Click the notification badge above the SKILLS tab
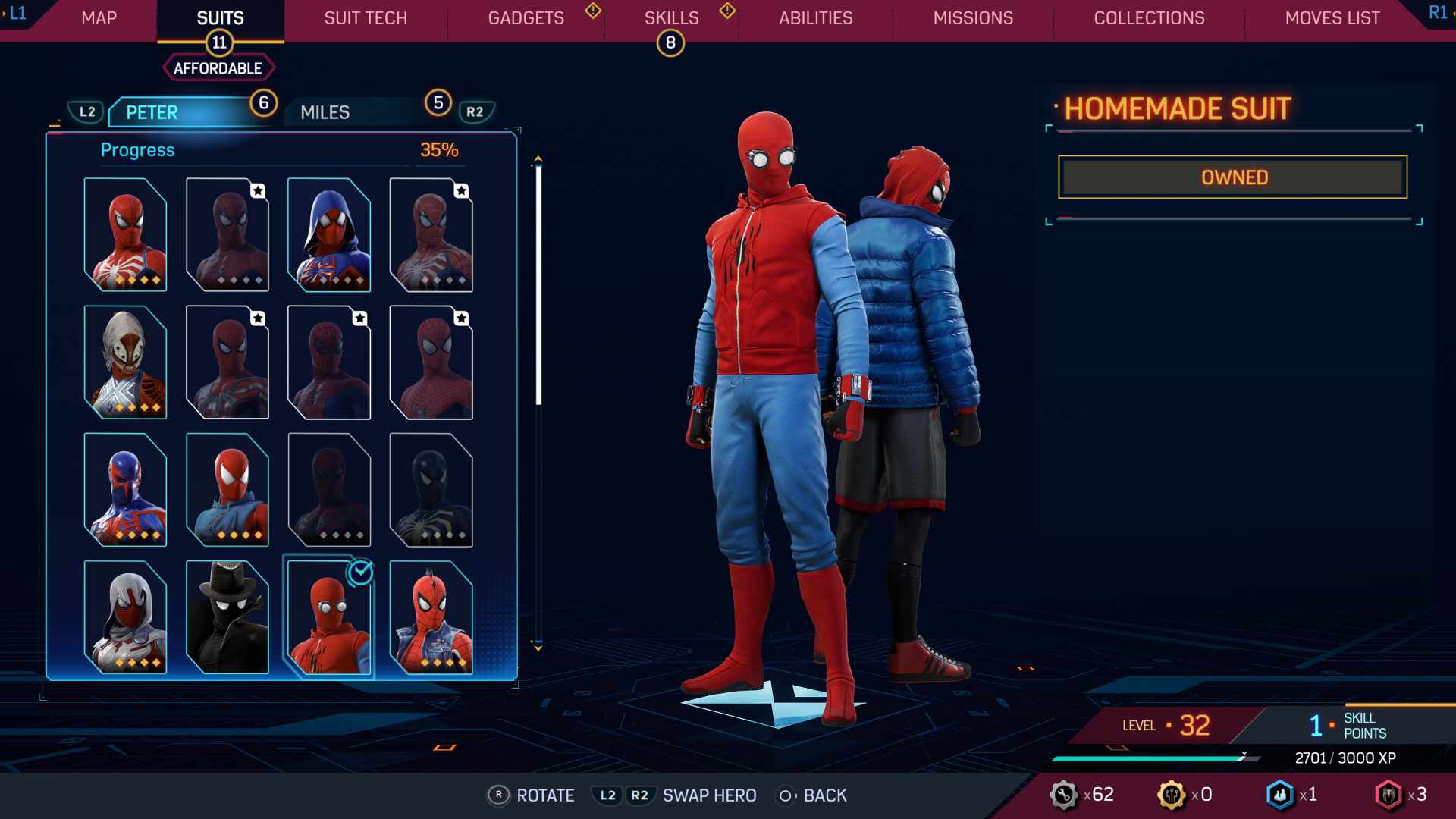 [670, 43]
